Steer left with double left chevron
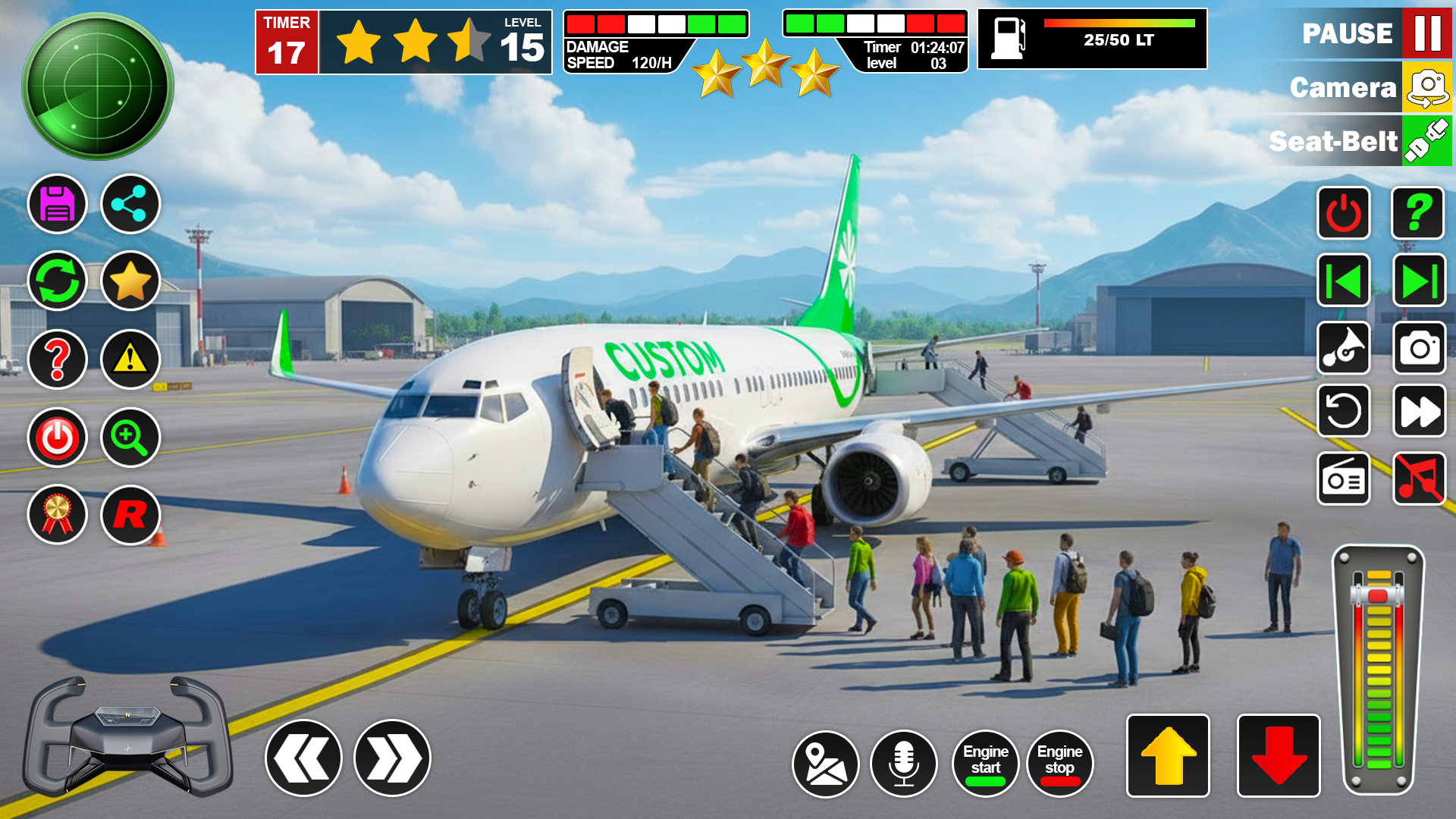 (303, 758)
